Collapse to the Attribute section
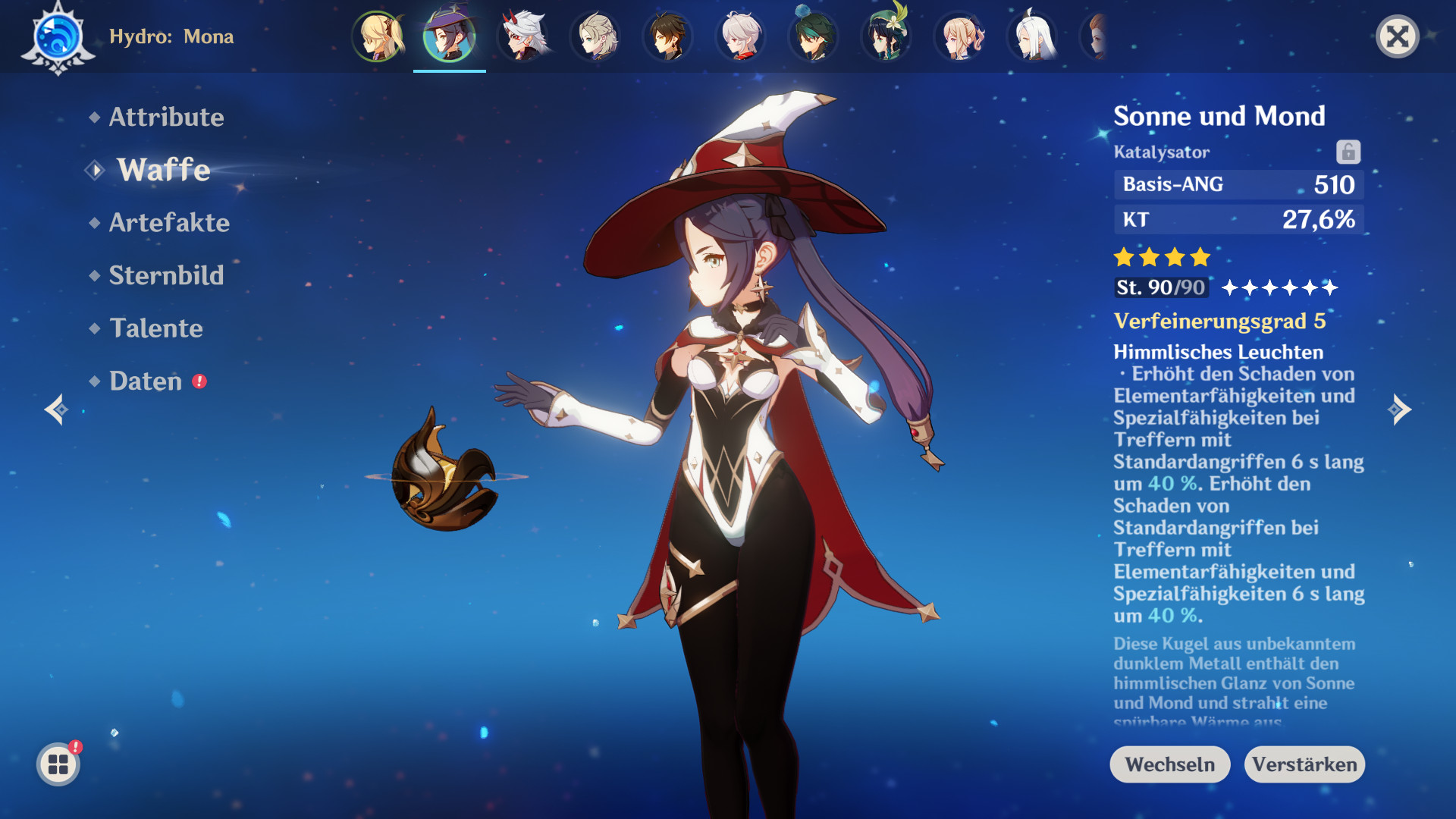The width and height of the screenshot is (1456, 819). click(x=166, y=118)
